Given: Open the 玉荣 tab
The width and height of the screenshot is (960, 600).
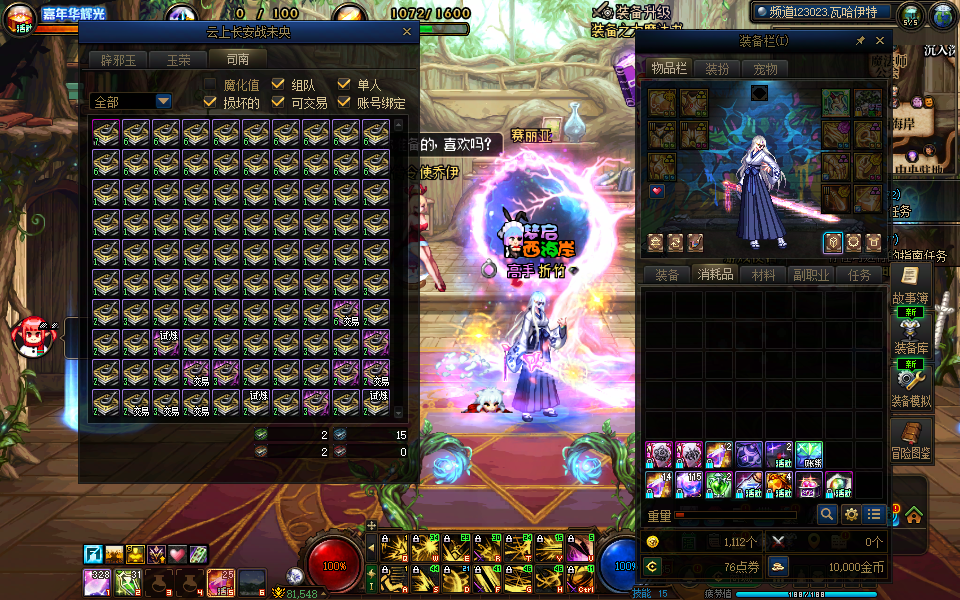Looking at the screenshot, I should [178, 60].
